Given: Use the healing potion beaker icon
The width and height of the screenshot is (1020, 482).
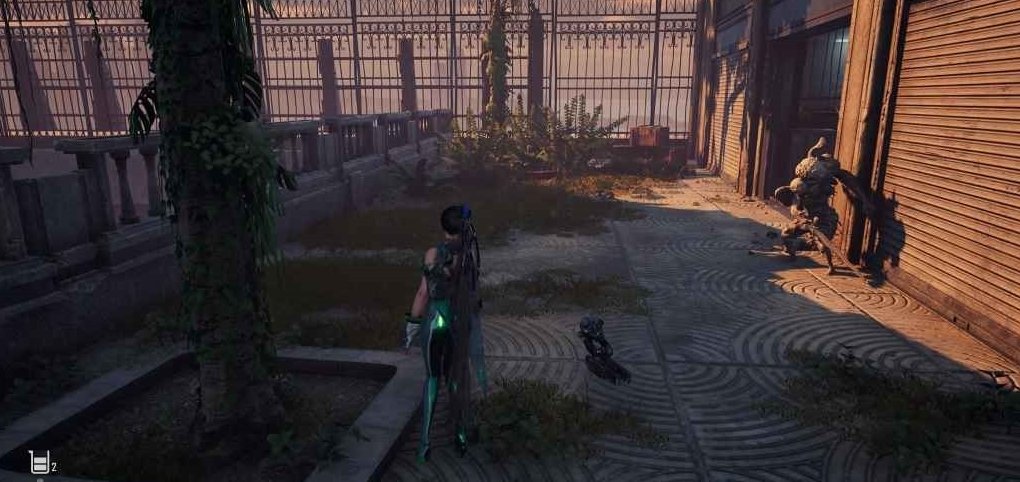Looking at the screenshot, I should [x=39, y=462].
